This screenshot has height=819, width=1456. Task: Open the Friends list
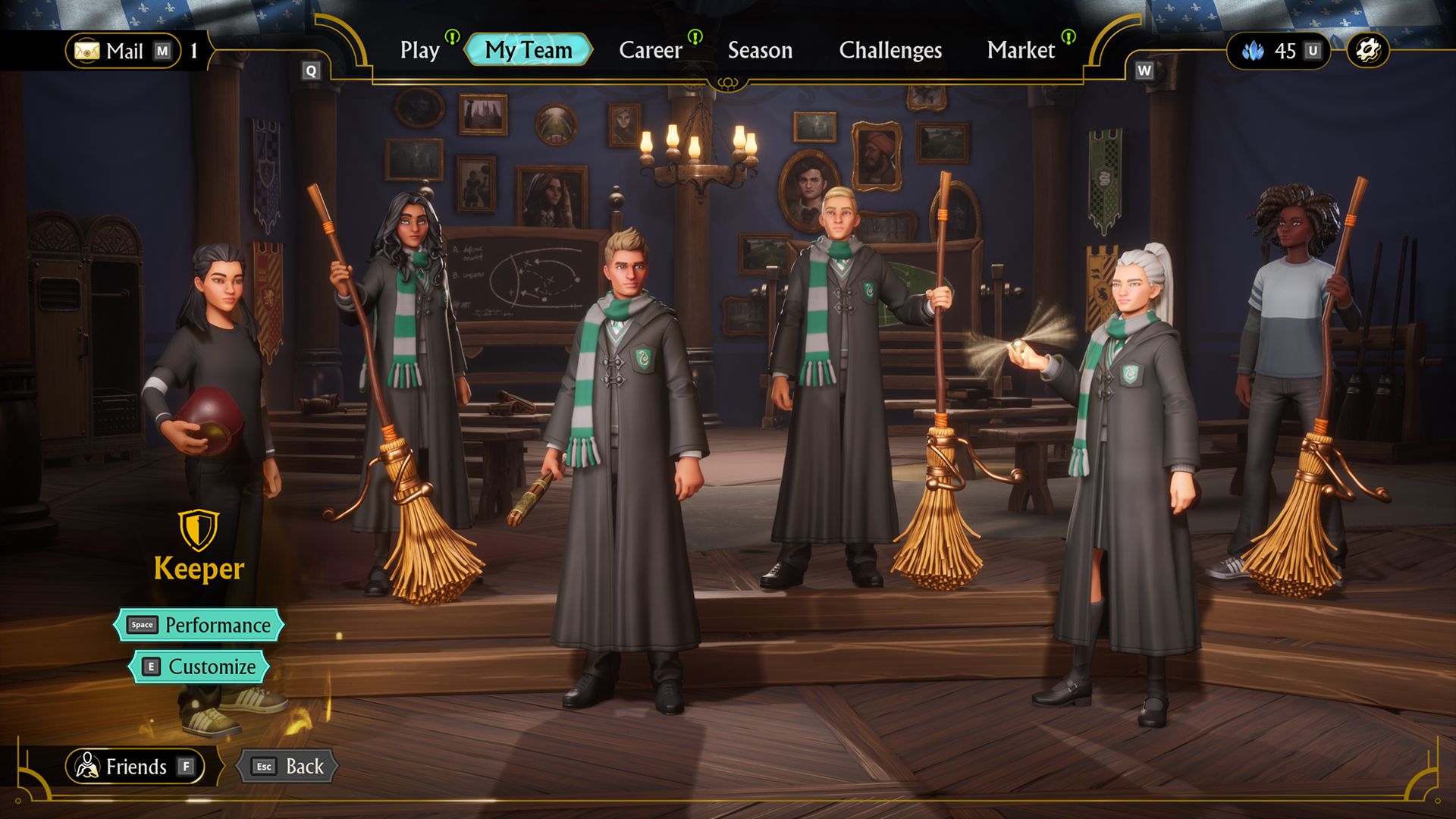click(x=135, y=767)
